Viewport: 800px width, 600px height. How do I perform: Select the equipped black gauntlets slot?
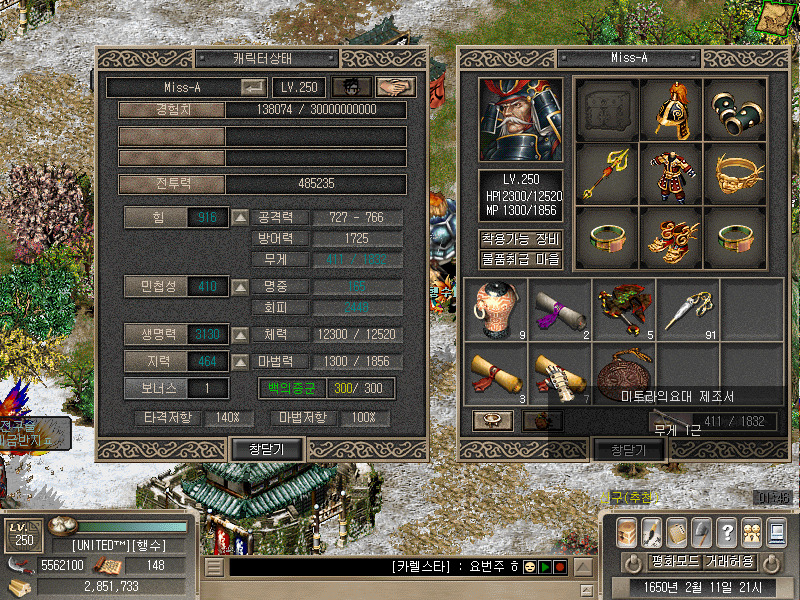735,109
